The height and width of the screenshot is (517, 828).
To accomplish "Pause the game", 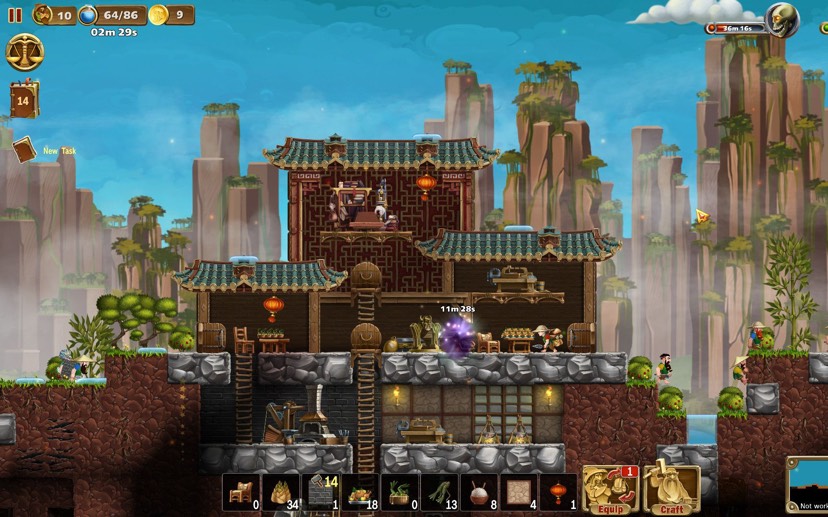I will pos(14,15).
